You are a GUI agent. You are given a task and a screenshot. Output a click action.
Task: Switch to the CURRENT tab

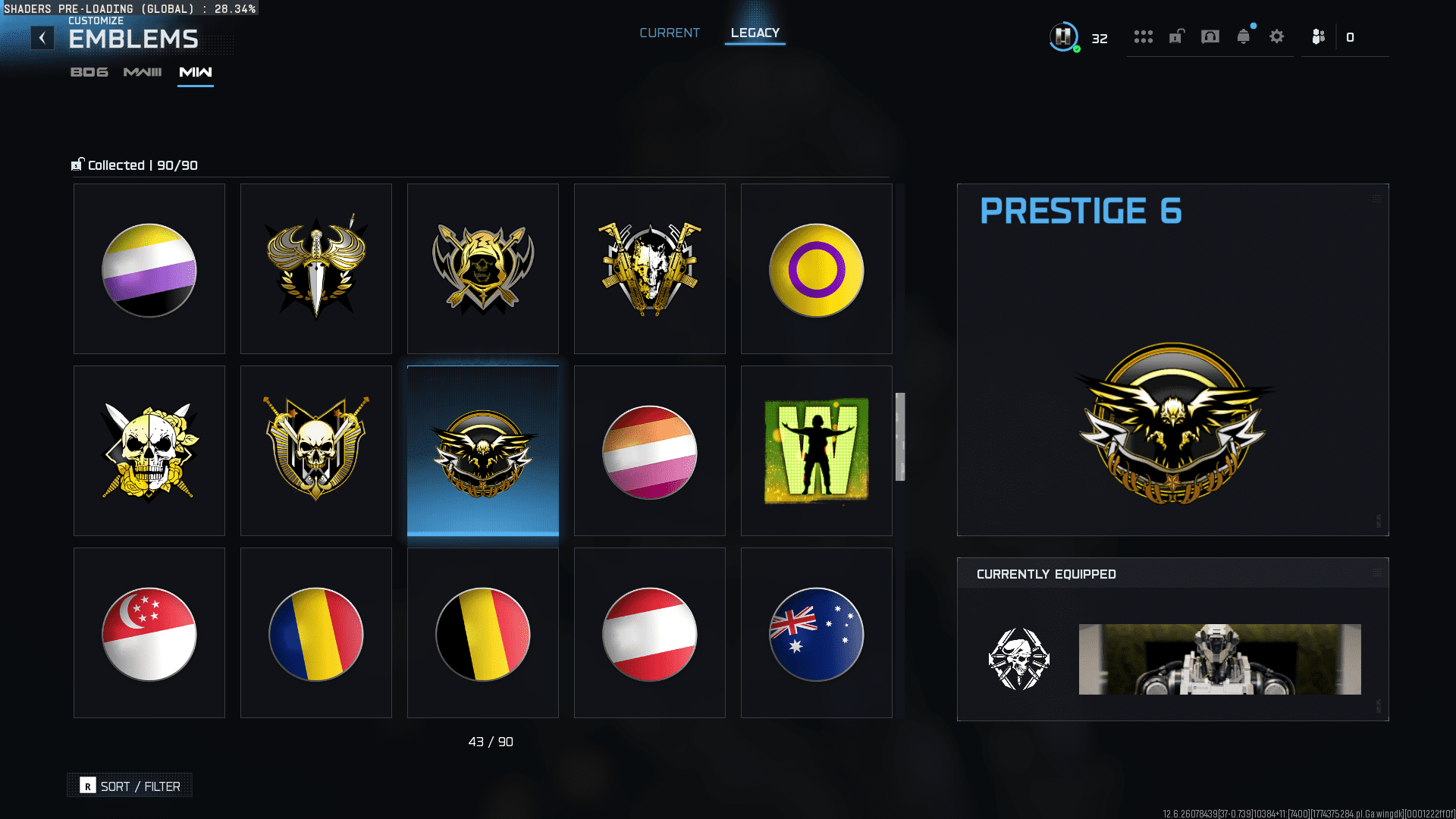coord(669,33)
